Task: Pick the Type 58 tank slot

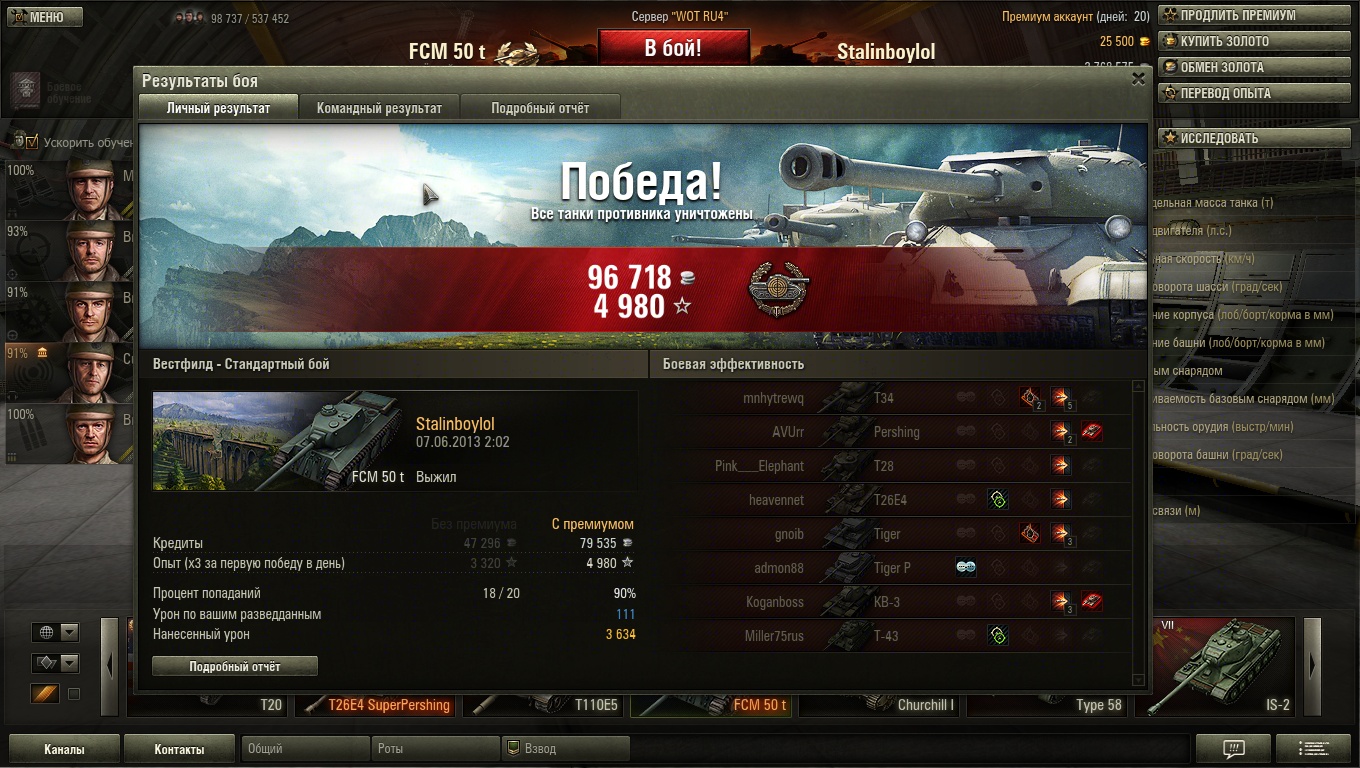Action: click(x=1048, y=705)
